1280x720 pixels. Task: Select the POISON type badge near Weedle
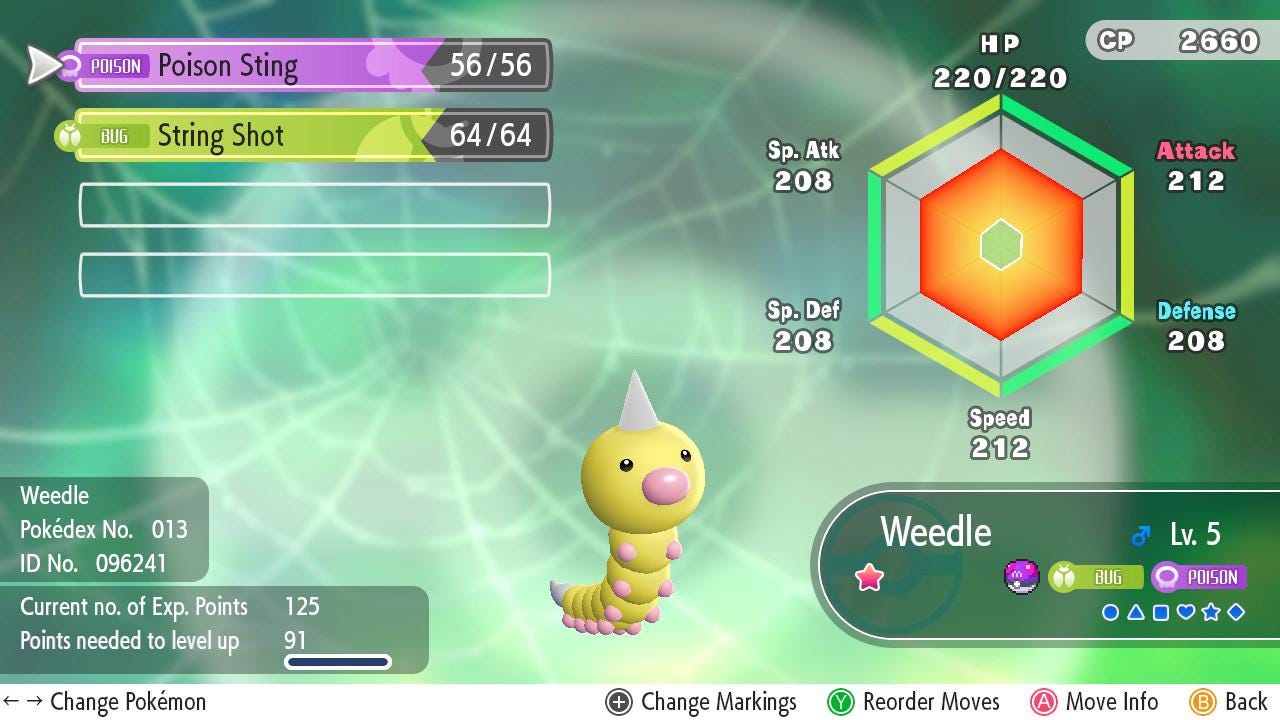tap(1199, 577)
